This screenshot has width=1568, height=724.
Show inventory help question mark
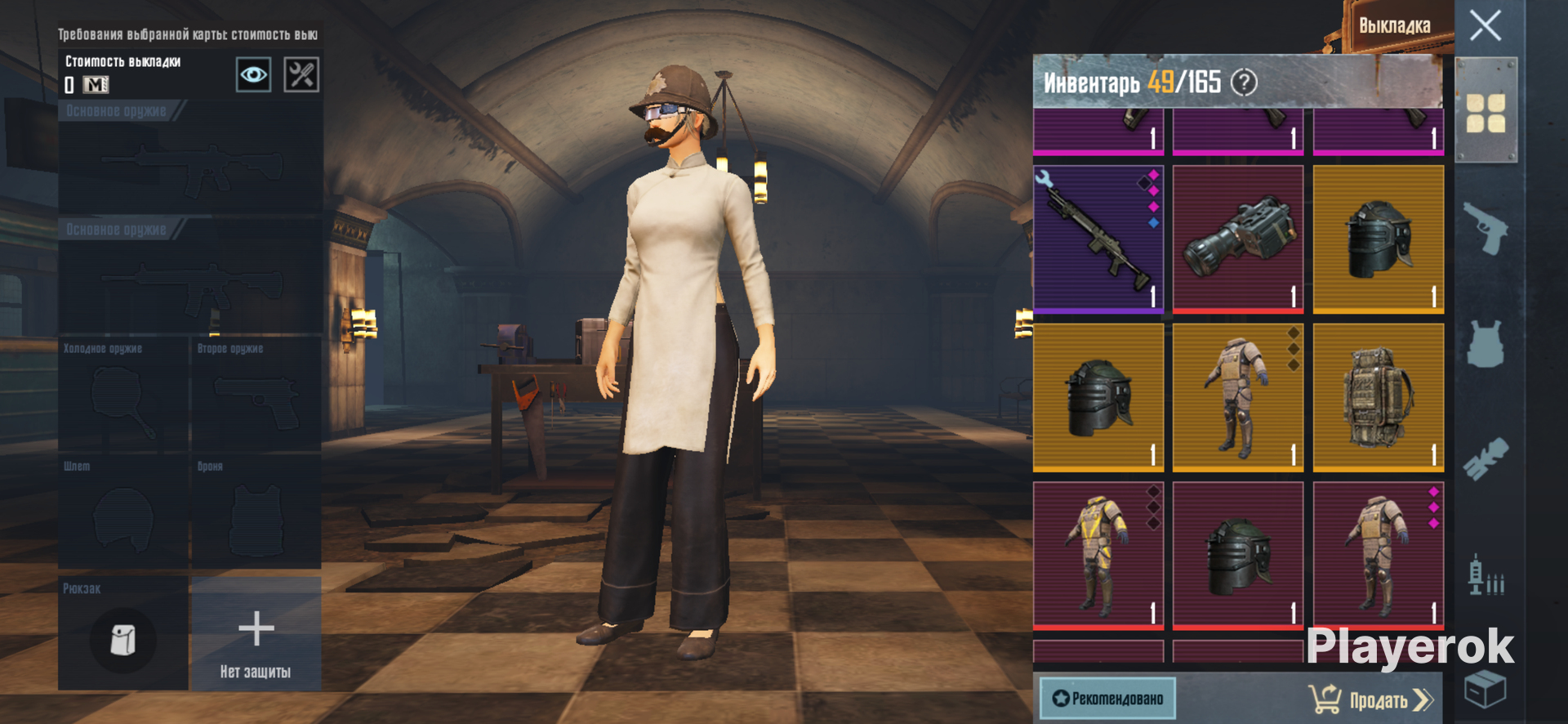[1244, 83]
